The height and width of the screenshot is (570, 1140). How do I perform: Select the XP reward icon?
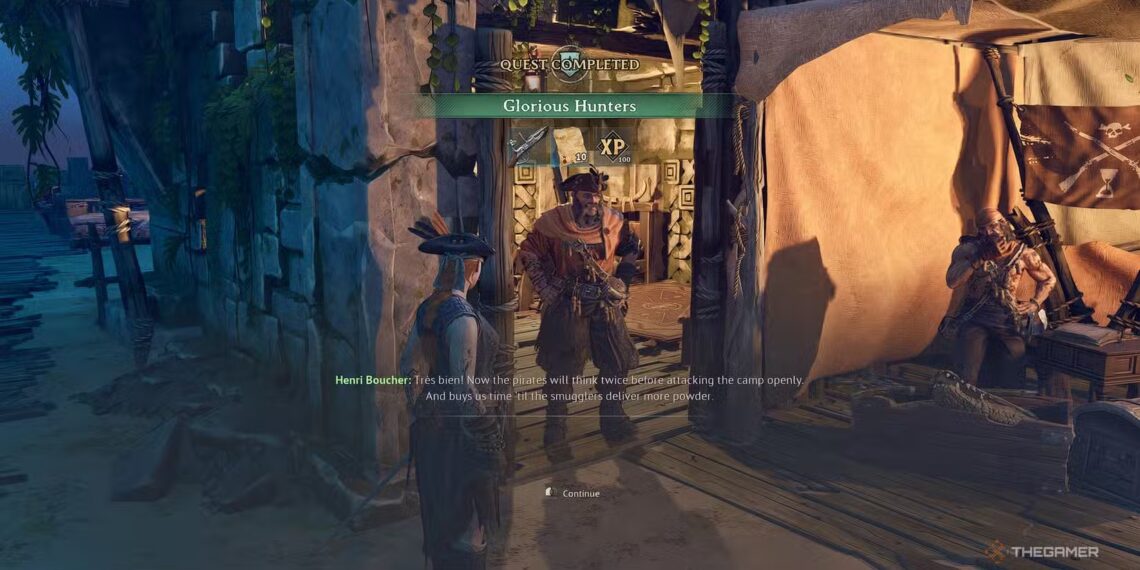click(613, 146)
